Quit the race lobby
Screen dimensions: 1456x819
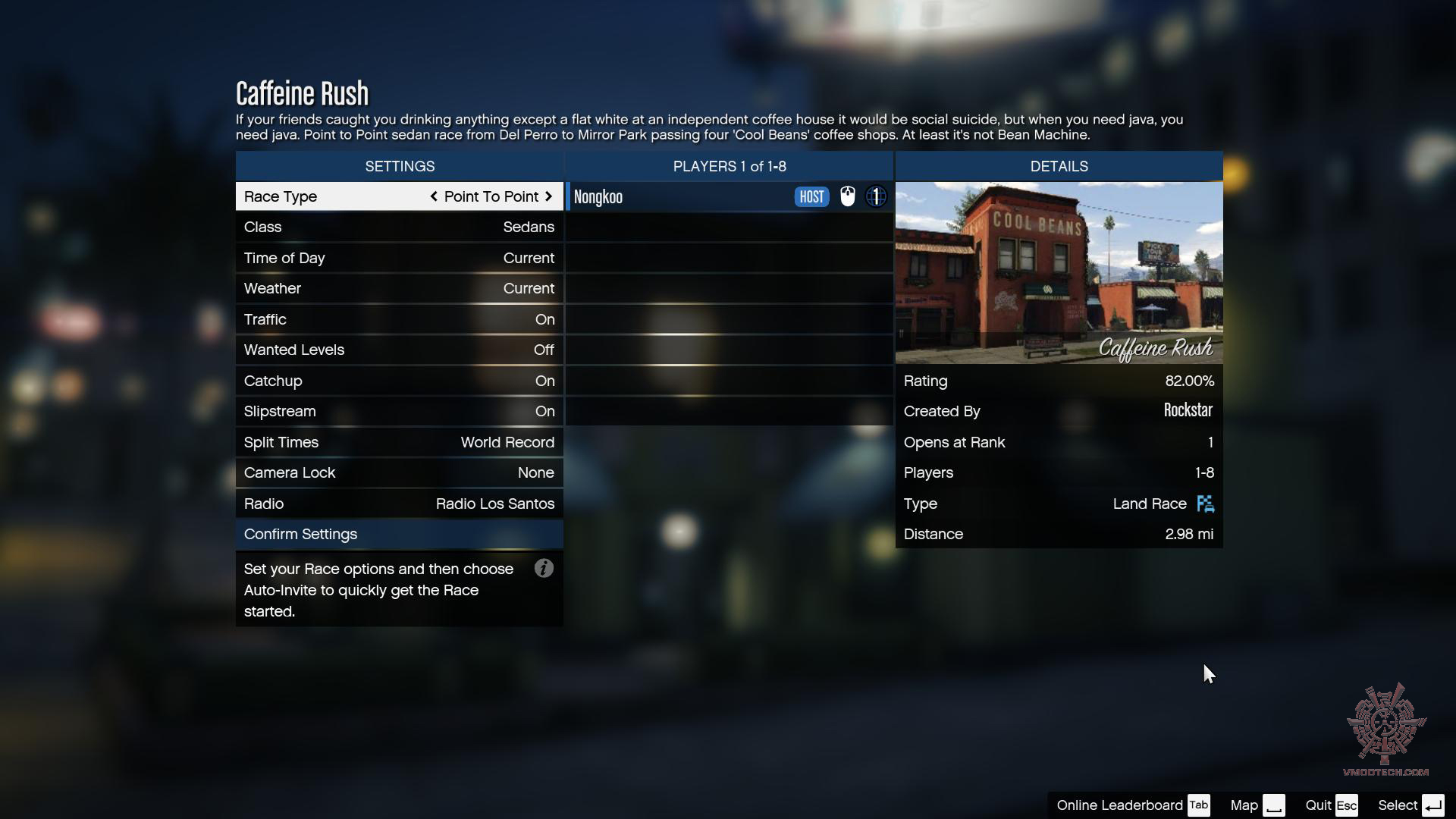1331,805
